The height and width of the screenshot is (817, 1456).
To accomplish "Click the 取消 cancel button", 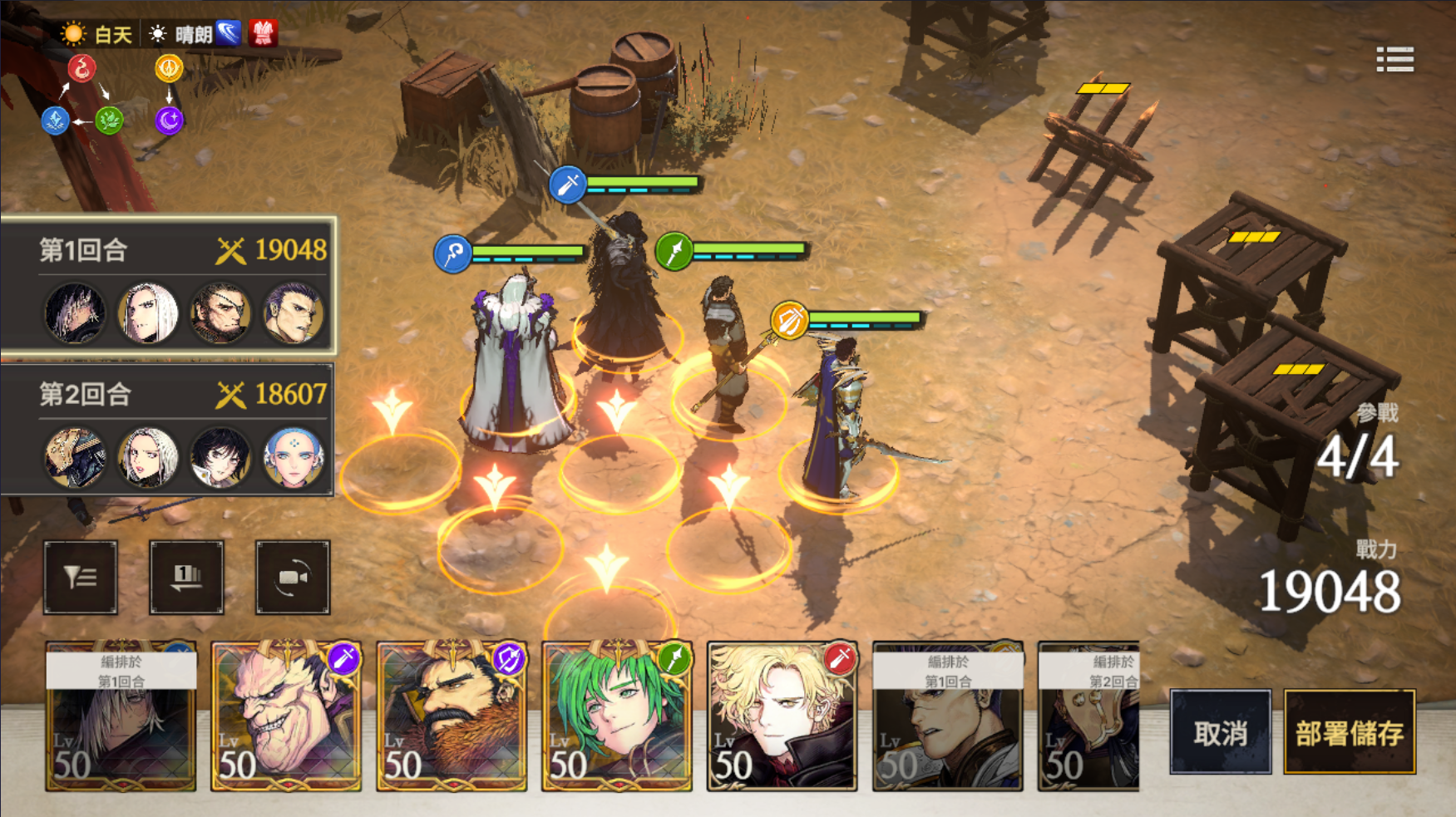I will point(1220,732).
